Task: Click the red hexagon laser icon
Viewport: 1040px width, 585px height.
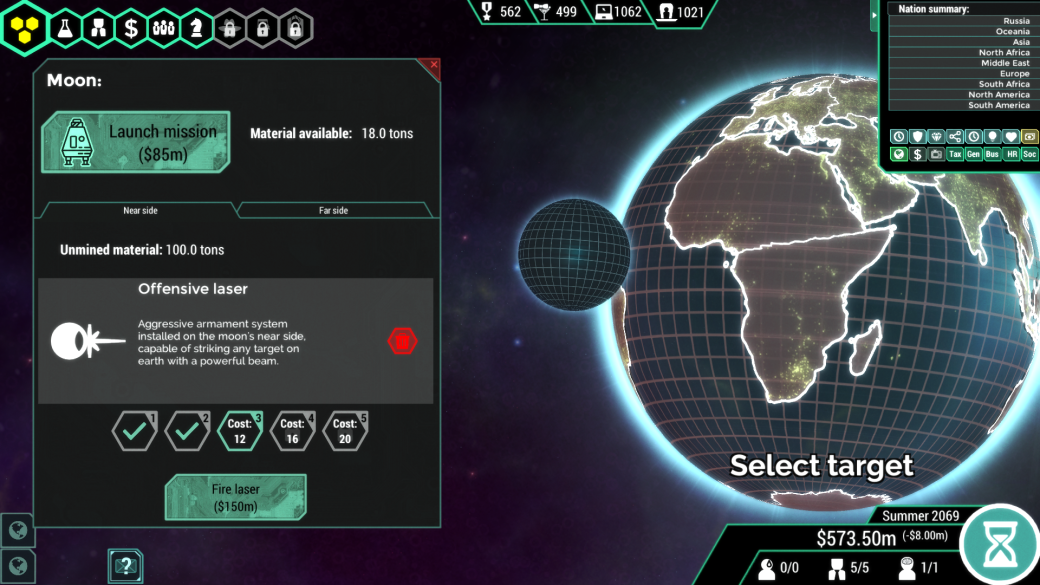Action: pyautogui.click(x=402, y=341)
